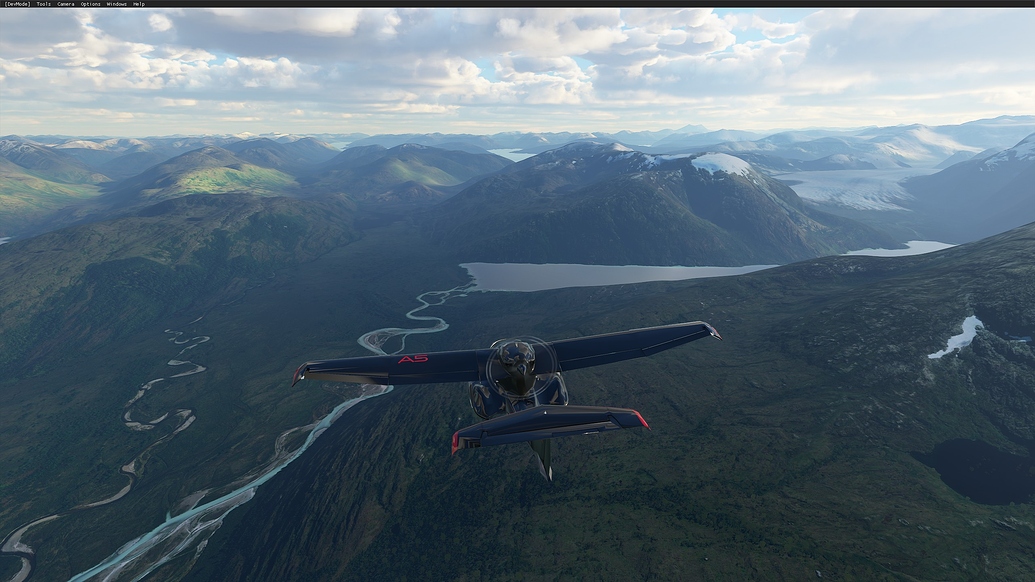Open the Options menu
Image resolution: width=1035 pixels, height=582 pixels.
click(x=90, y=4)
